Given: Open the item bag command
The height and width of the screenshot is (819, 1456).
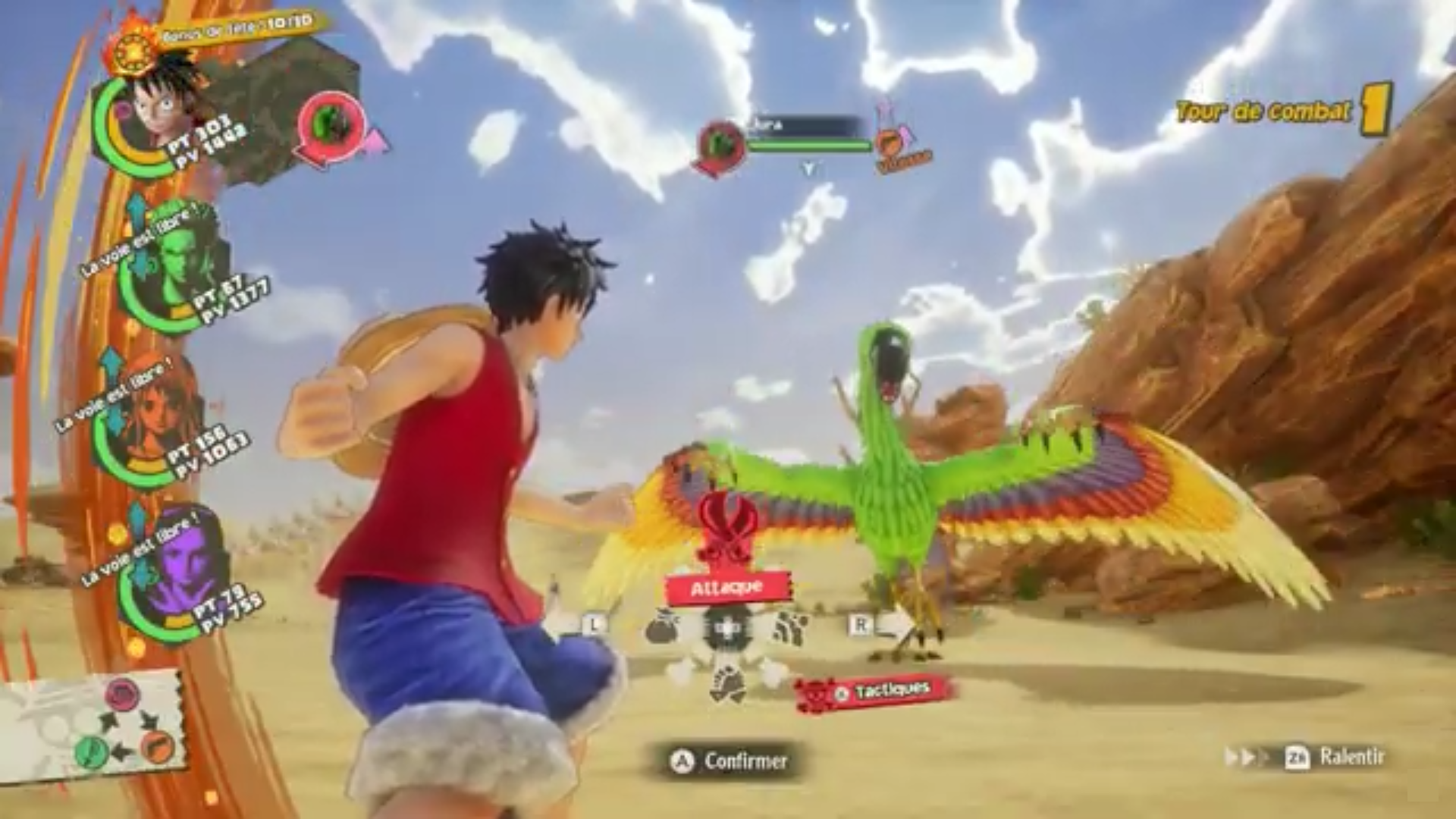Looking at the screenshot, I should point(663,629).
